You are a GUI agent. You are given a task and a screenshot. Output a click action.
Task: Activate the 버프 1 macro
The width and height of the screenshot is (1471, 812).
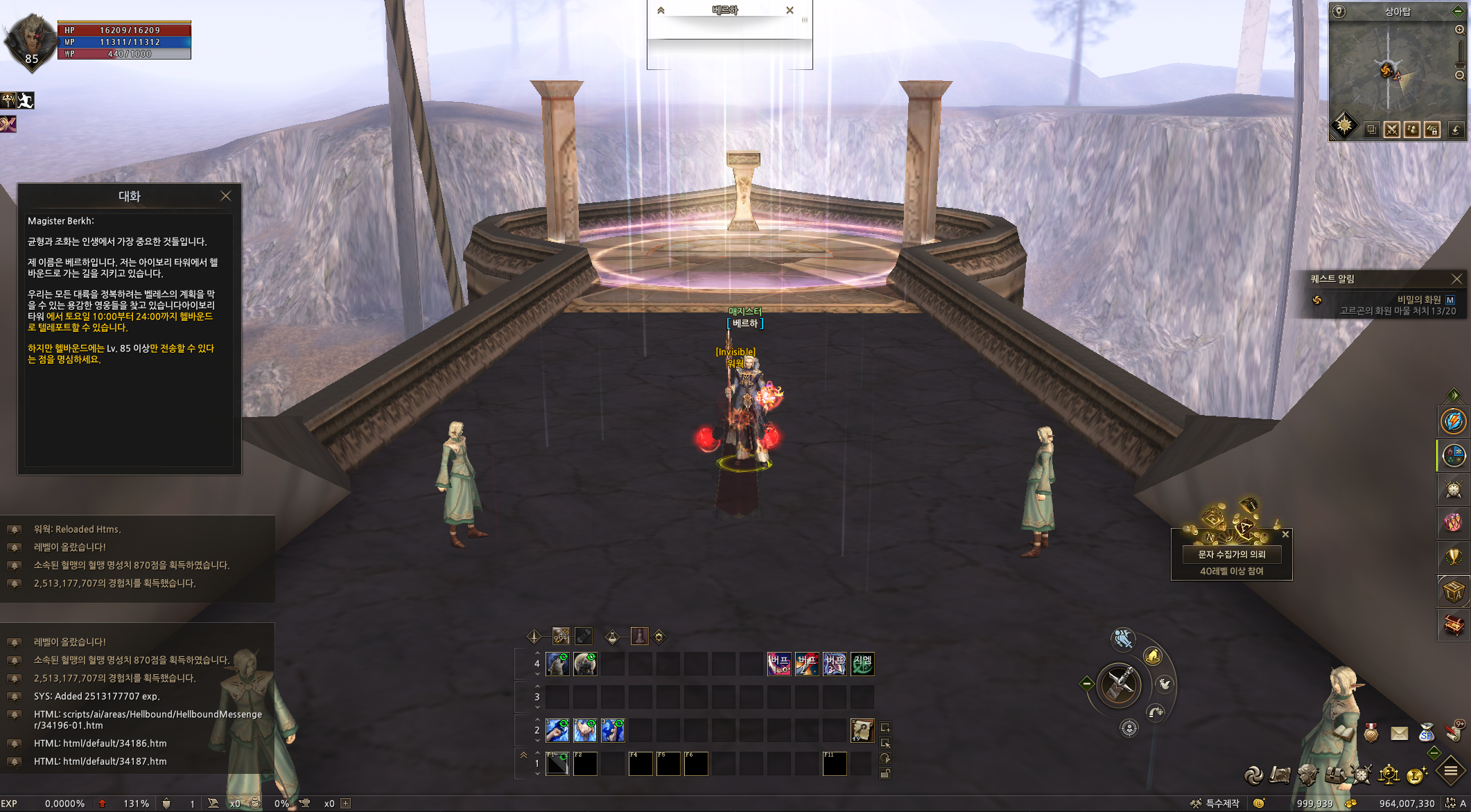(x=779, y=664)
